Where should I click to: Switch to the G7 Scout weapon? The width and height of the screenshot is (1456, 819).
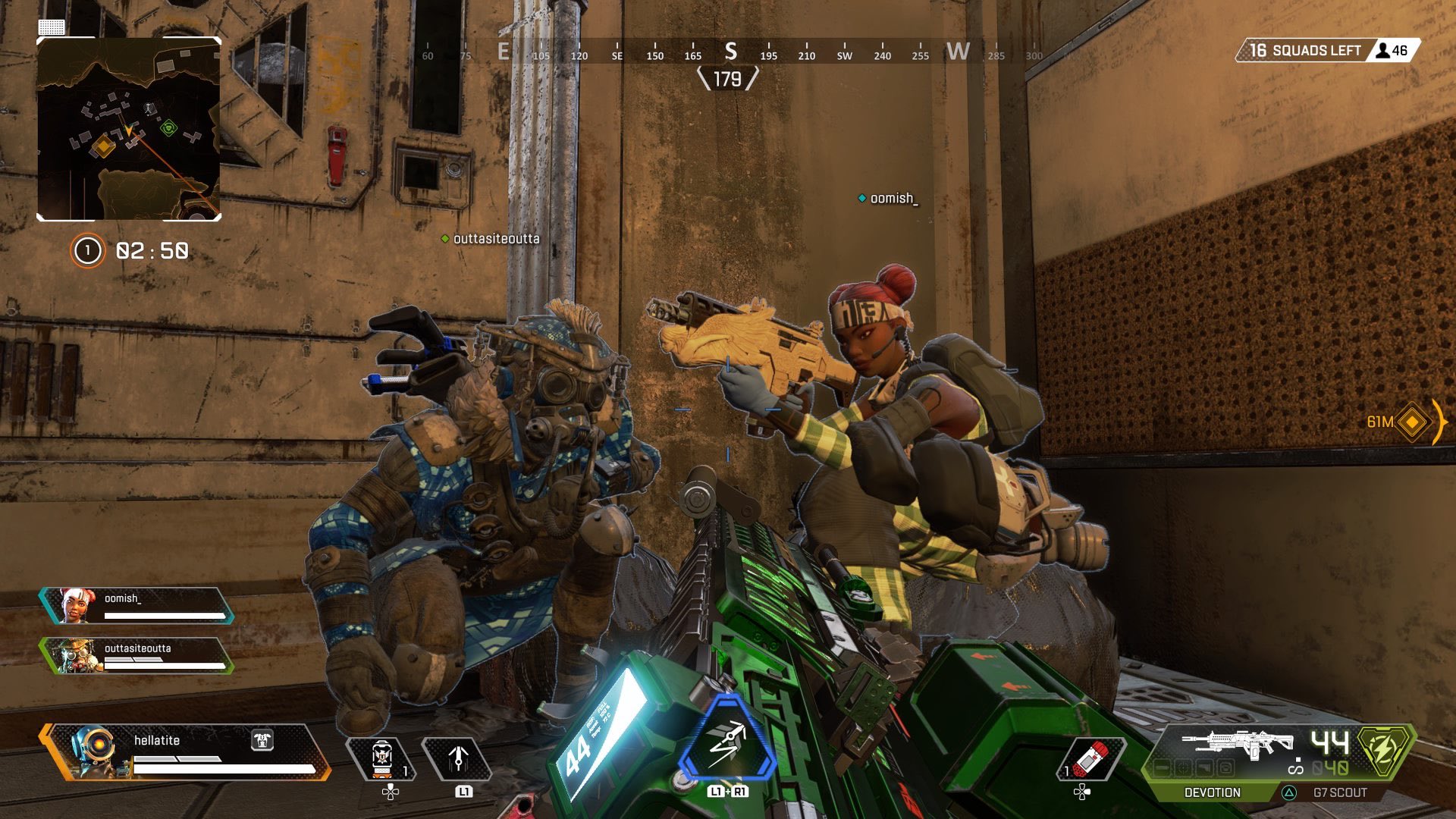pos(1339,792)
